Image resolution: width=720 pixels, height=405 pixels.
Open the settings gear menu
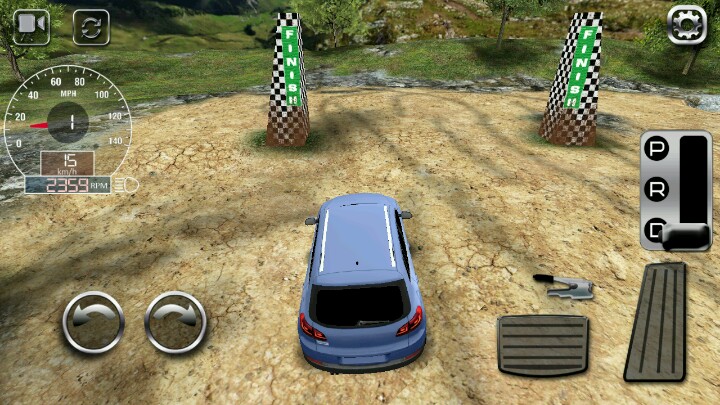(687, 24)
